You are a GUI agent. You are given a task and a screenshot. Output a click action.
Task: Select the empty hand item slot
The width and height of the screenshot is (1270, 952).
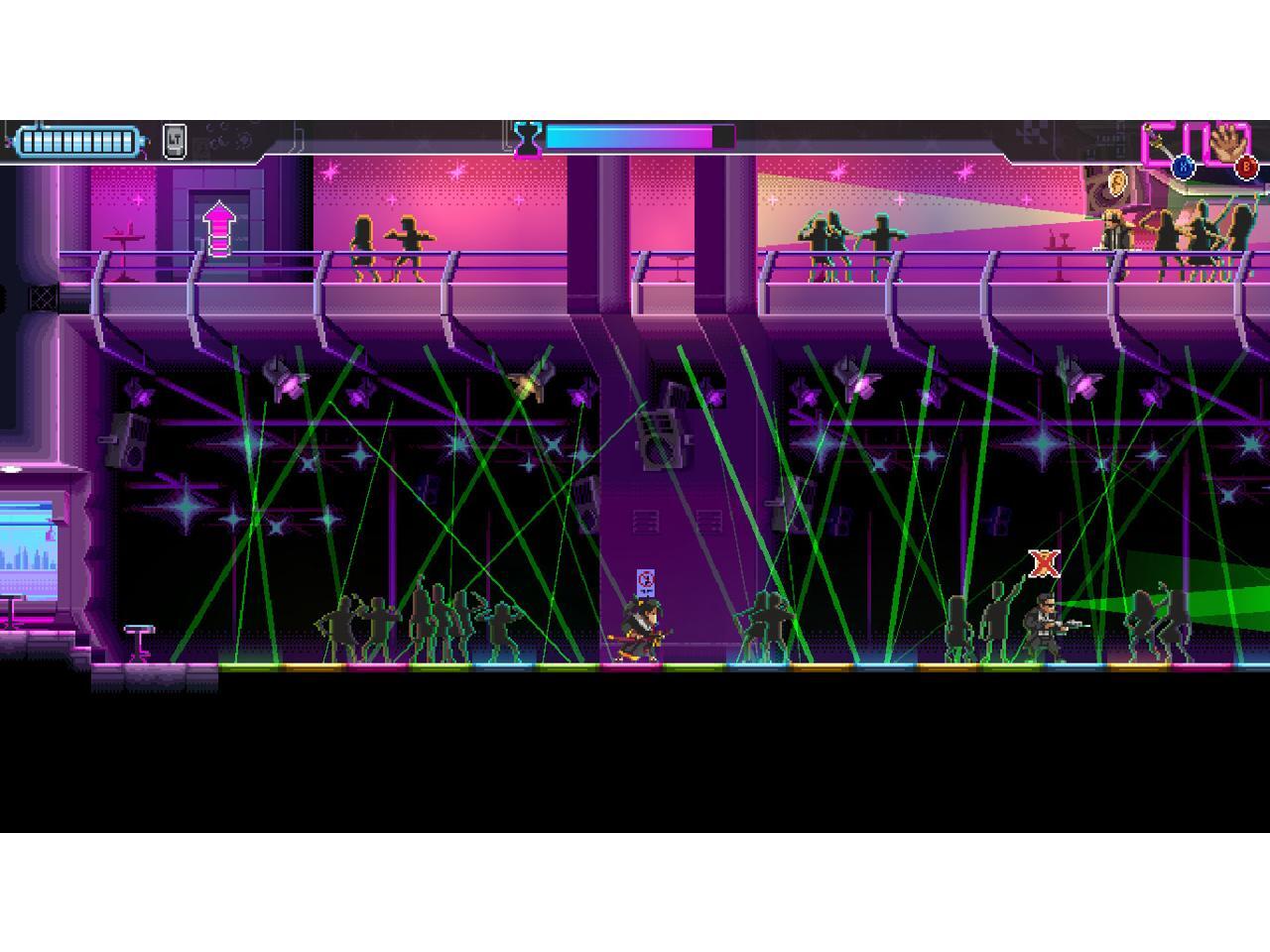click(x=1229, y=145)
